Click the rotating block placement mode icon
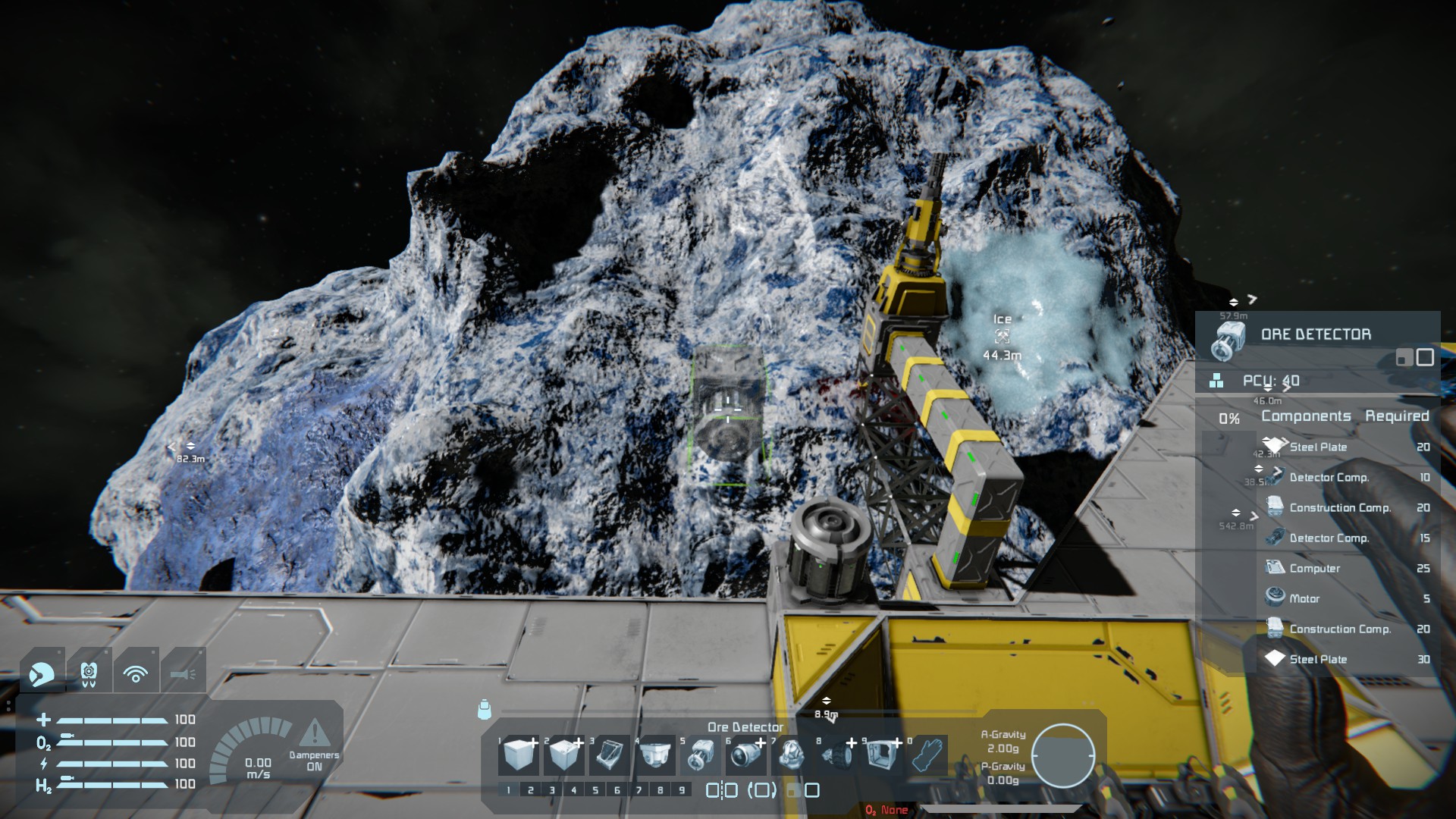This screenshot has width=1456, height=819. tap(762, 790)
